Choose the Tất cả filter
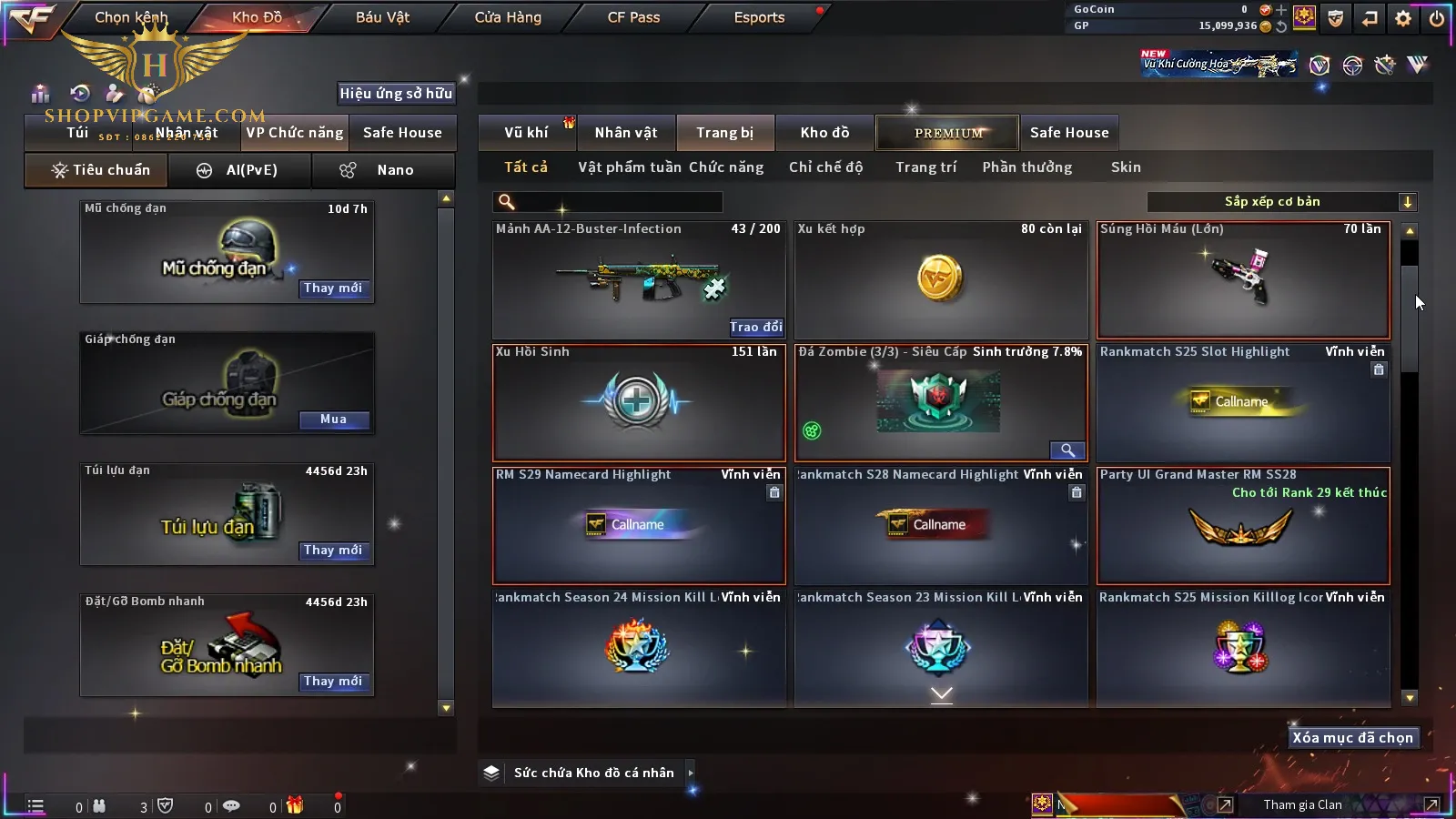This screenshot has height=819, width=1456. [x=526, y=167]
